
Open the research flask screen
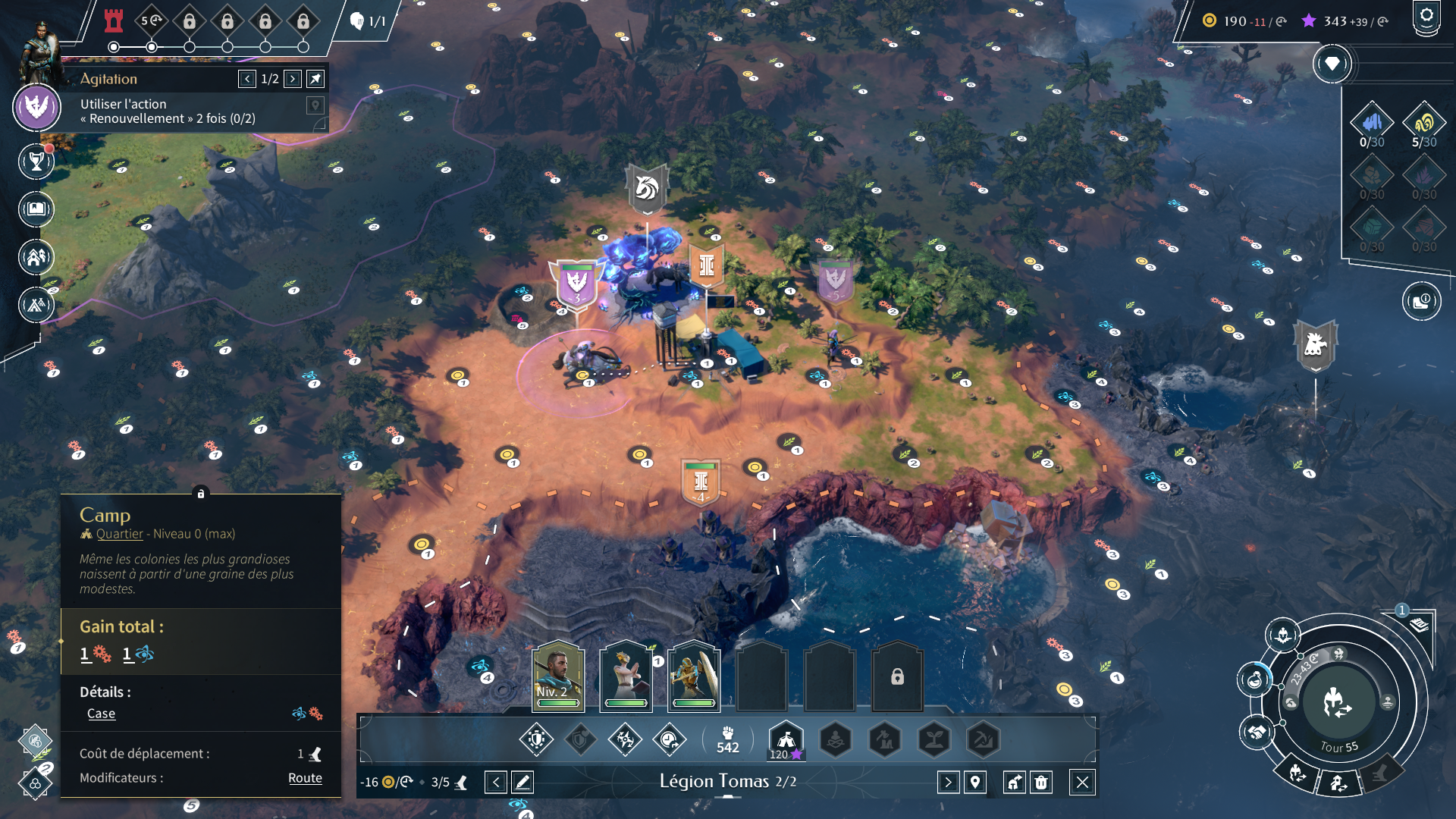pyautogui.click(x=1255, y=679)
